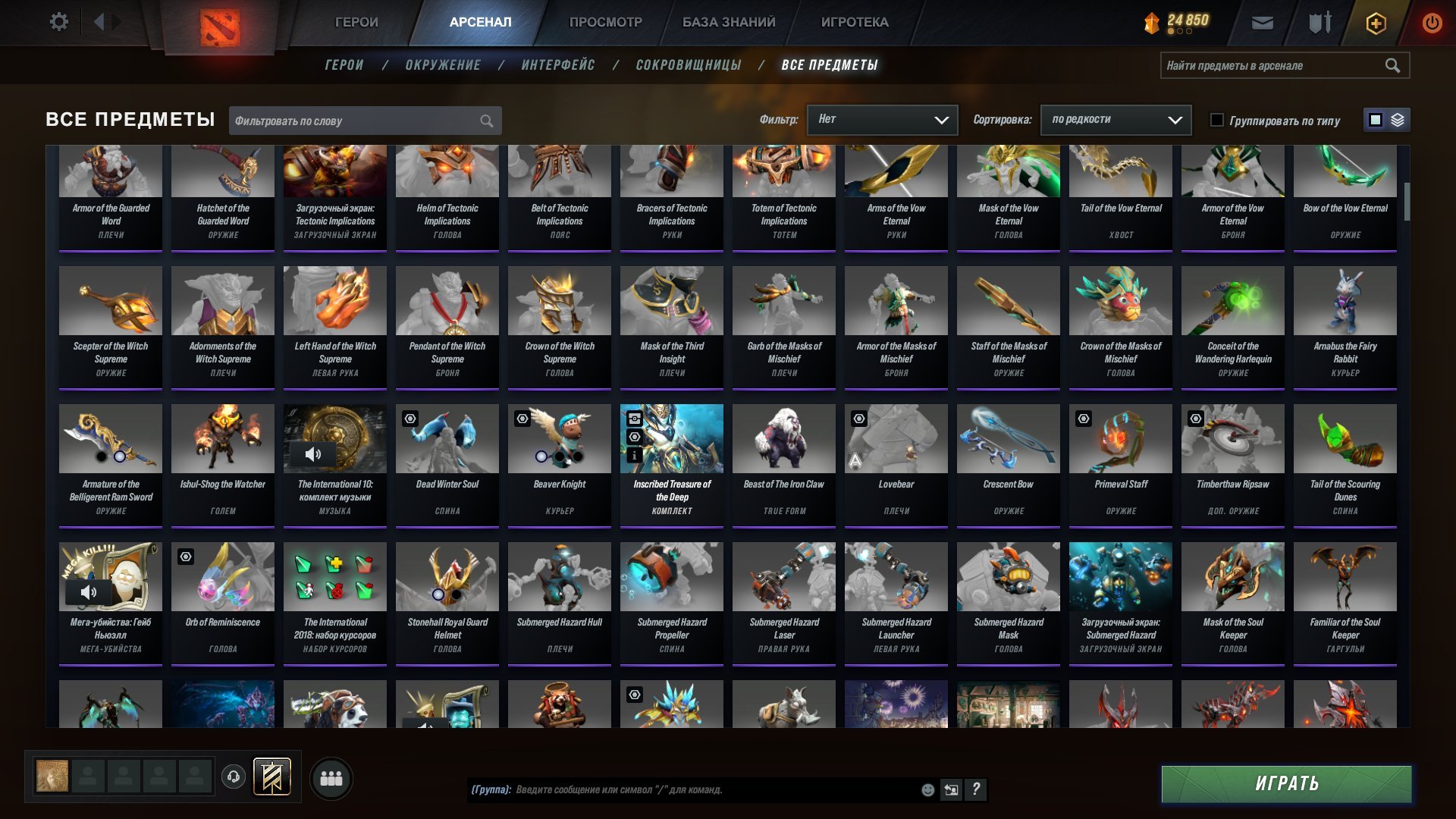Enable the 'Группировать по типу' checkbox
Viewport: 1456px width, 819px height.
coord(1217,120)
